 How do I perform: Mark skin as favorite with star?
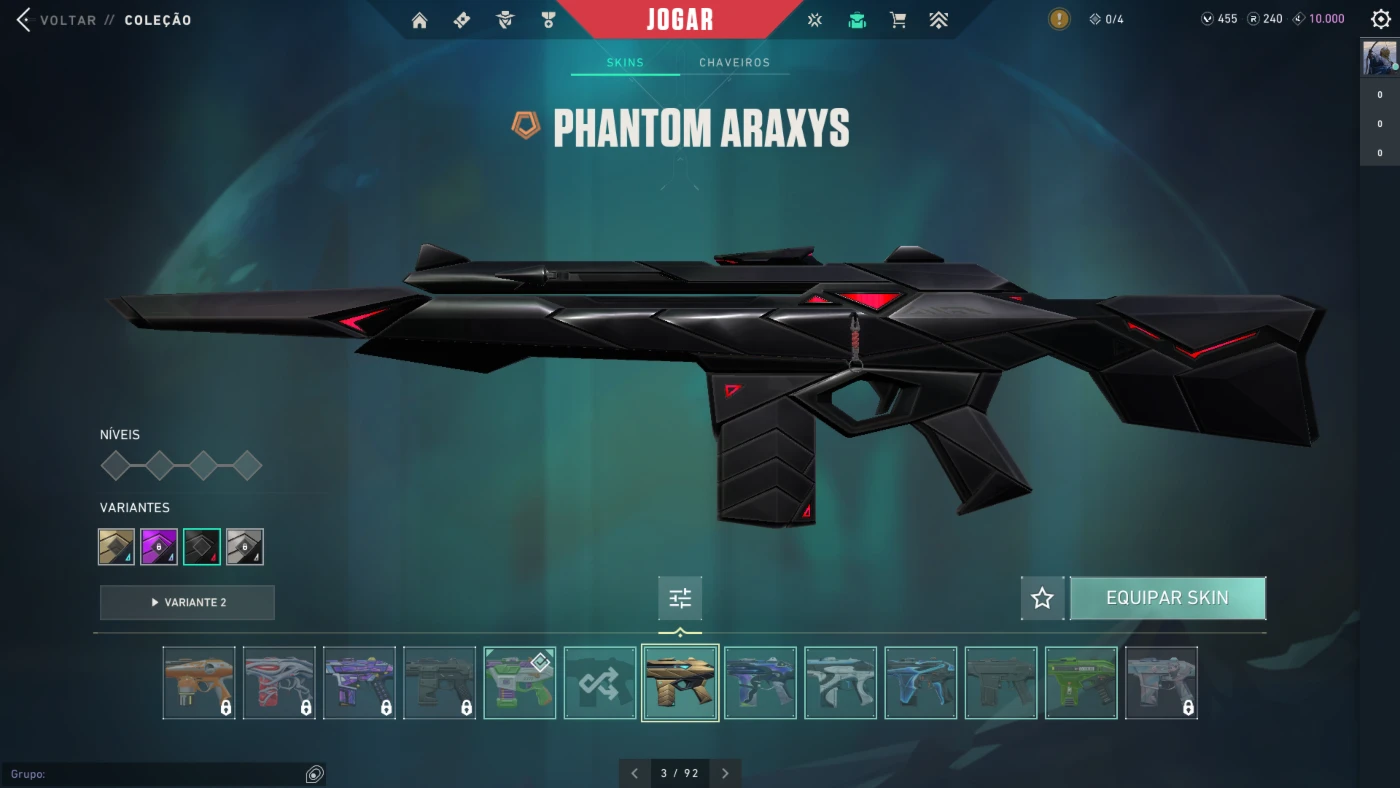point(1042,598)
